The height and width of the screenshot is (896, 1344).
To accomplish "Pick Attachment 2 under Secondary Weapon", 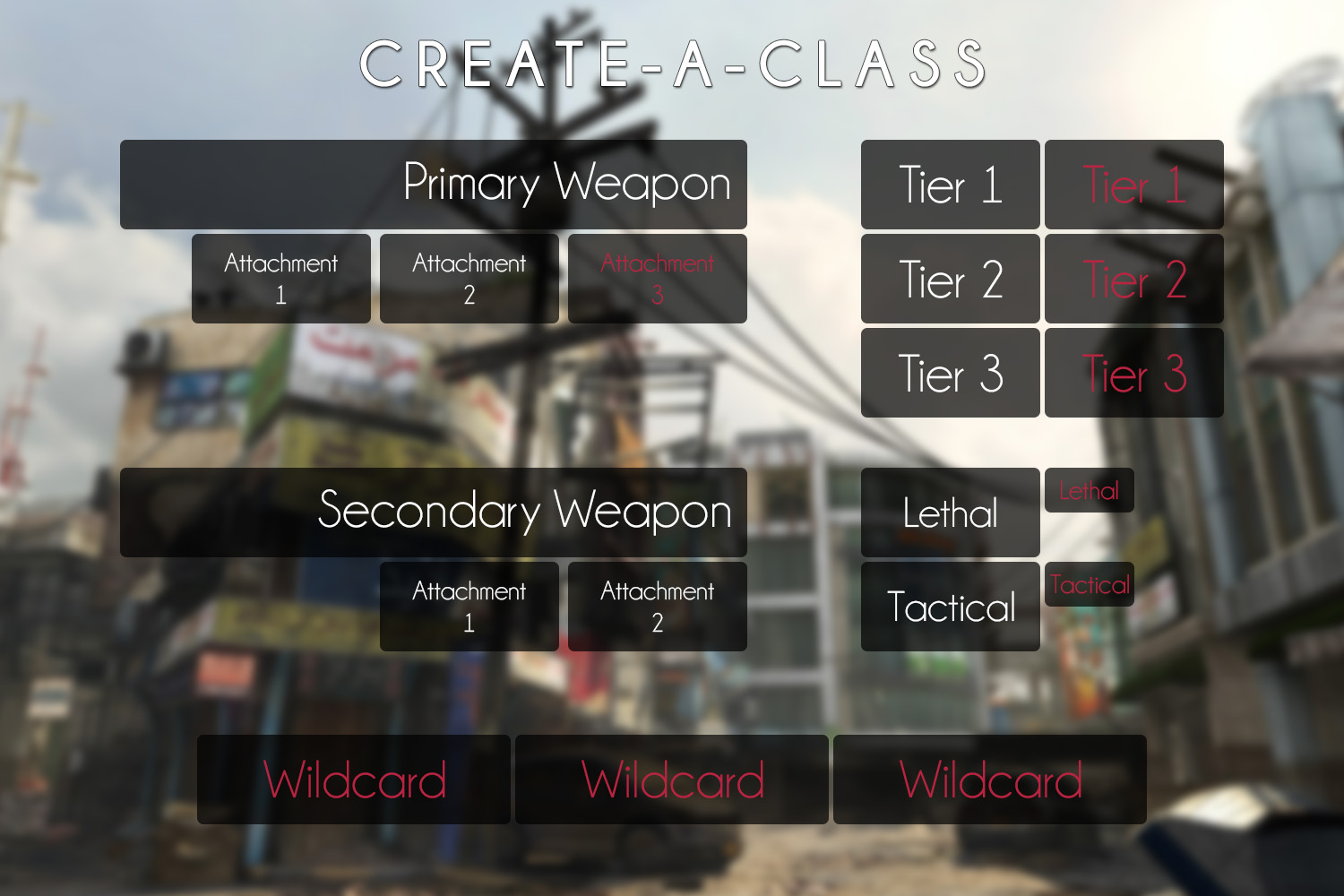I will (x=658, y=607).
